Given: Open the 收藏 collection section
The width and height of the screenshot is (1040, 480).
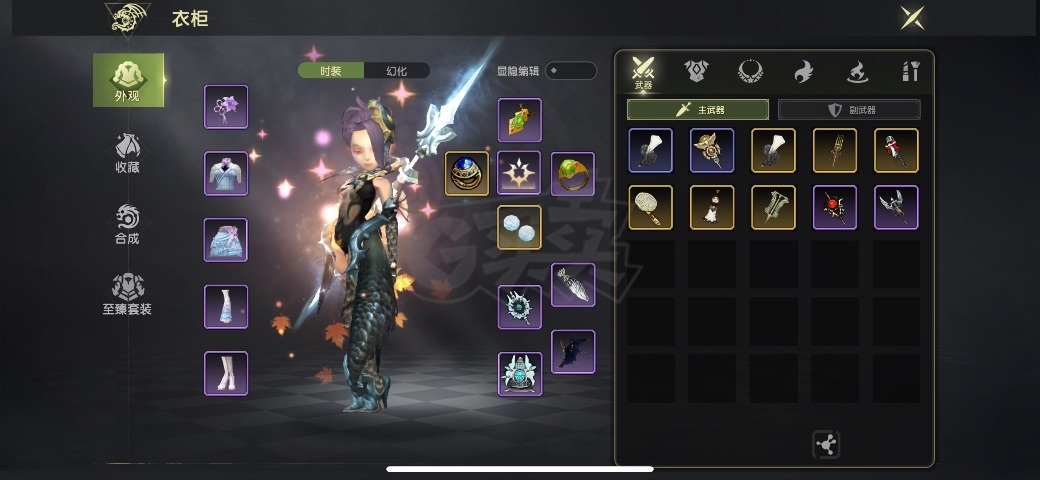Looking at the screenshot, I should point(127,152).
